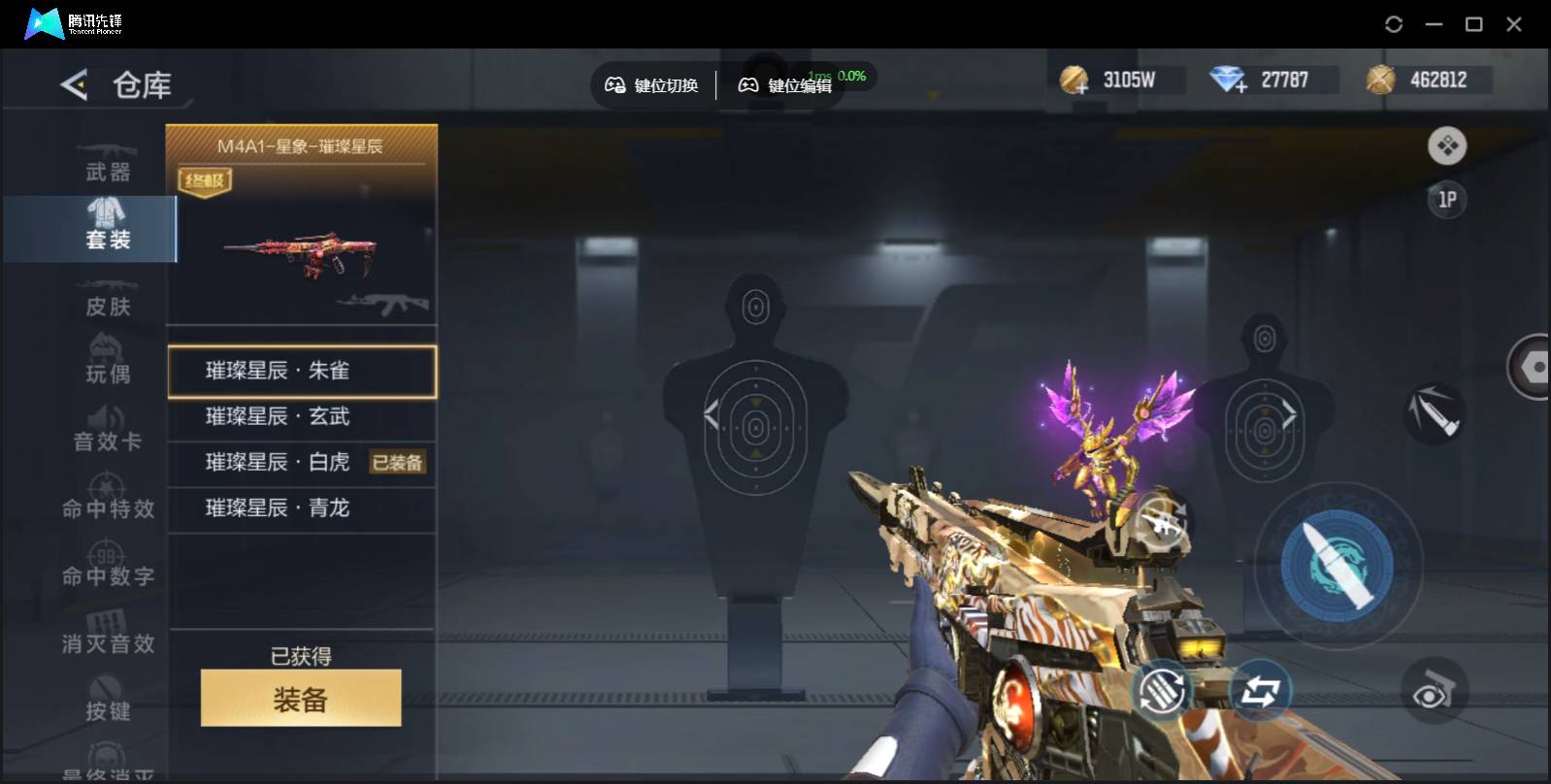The height and width of the screenshot is (784, 1551).
Task: Toggle the eye camera view icon
Action: [1434, 692]
